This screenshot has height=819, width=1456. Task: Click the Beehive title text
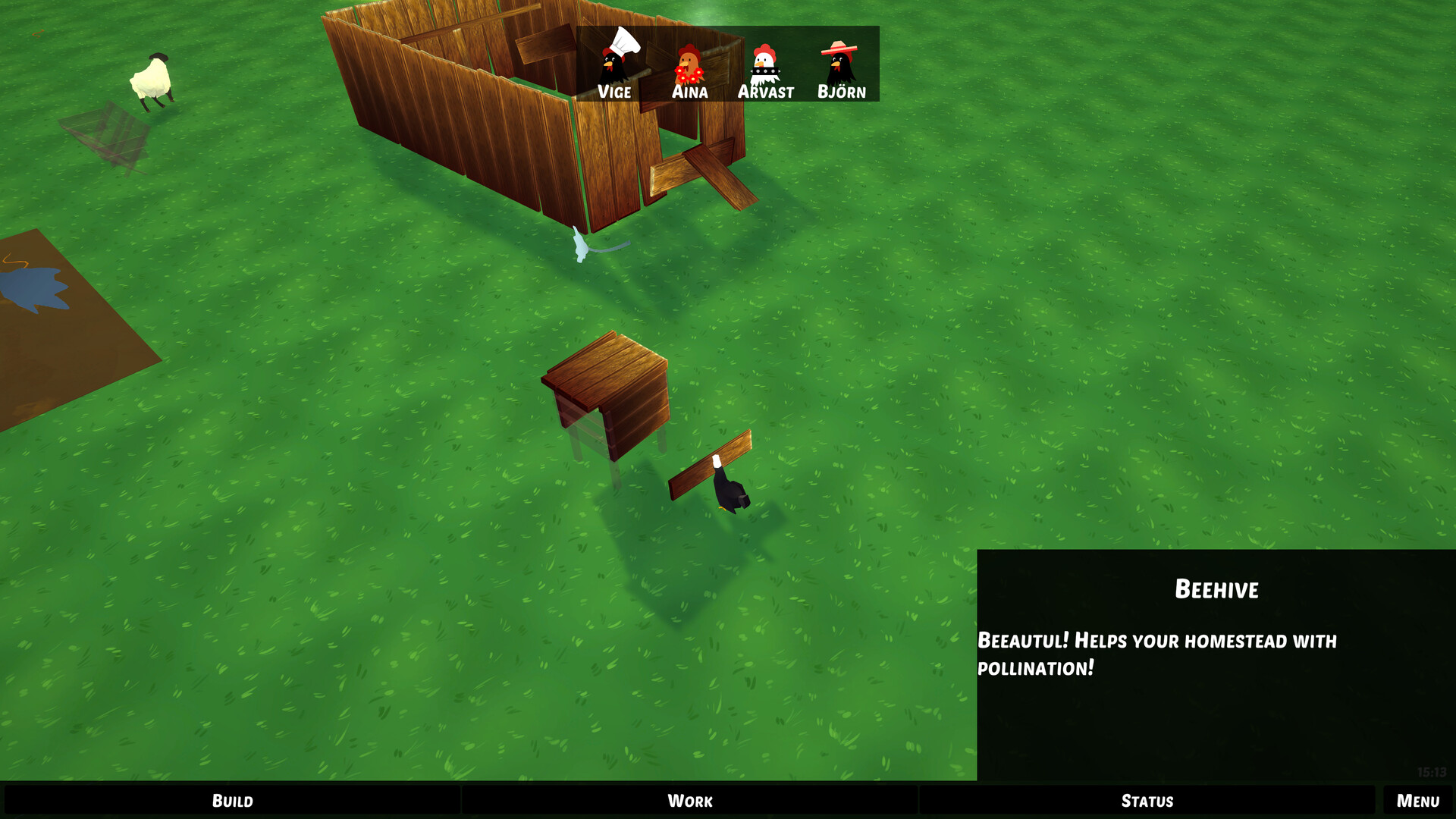1216,589
